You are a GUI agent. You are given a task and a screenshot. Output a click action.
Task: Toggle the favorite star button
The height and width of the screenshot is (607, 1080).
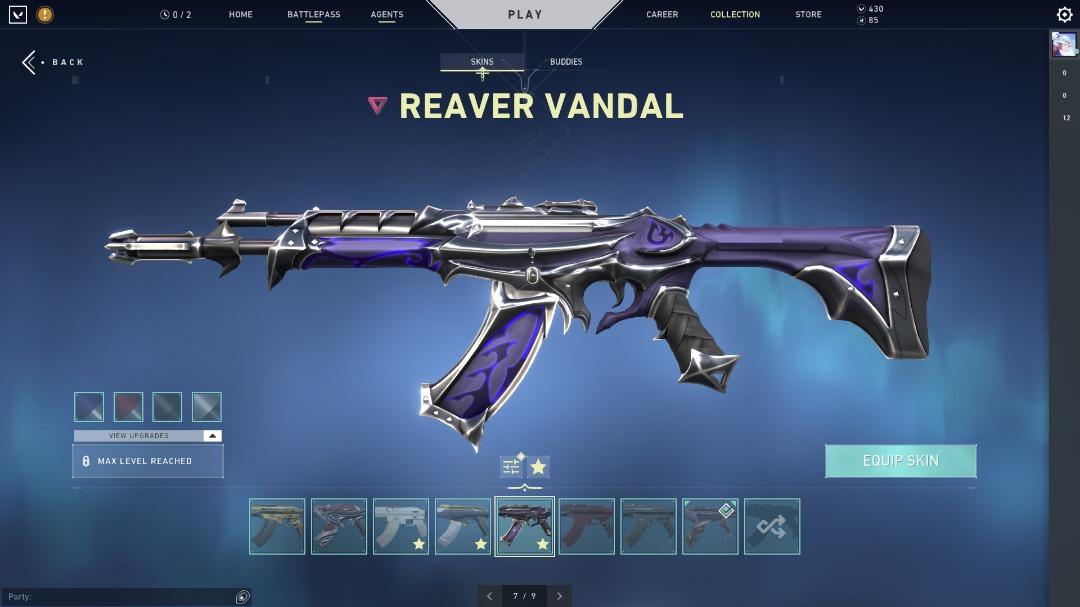click(x=538, y=467)
